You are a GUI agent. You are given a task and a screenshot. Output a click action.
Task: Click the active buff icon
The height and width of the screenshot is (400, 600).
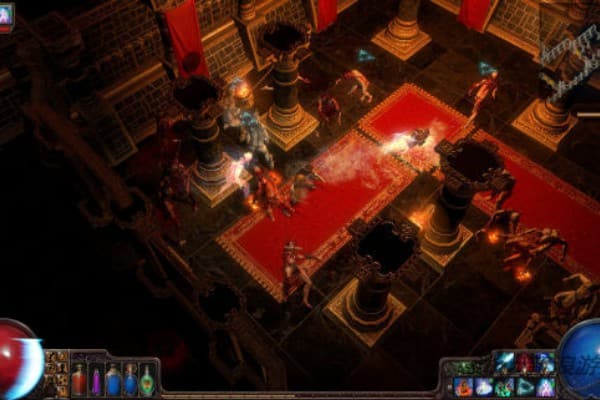(x=5, y=14)
